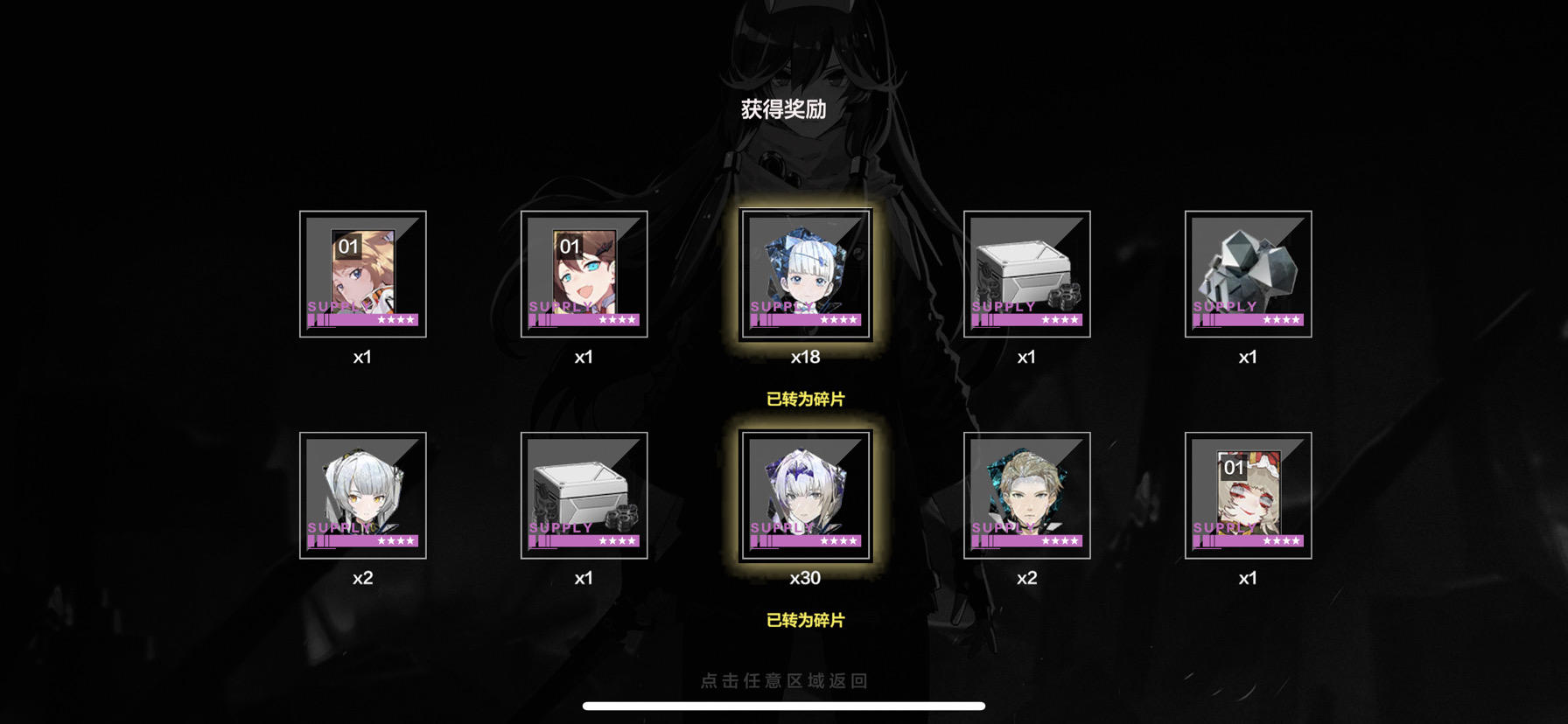This screenshot has height=724, width=1568.
Task: Click the SUPPLY banner on the crystal reward card
Action: point(1223,307)
